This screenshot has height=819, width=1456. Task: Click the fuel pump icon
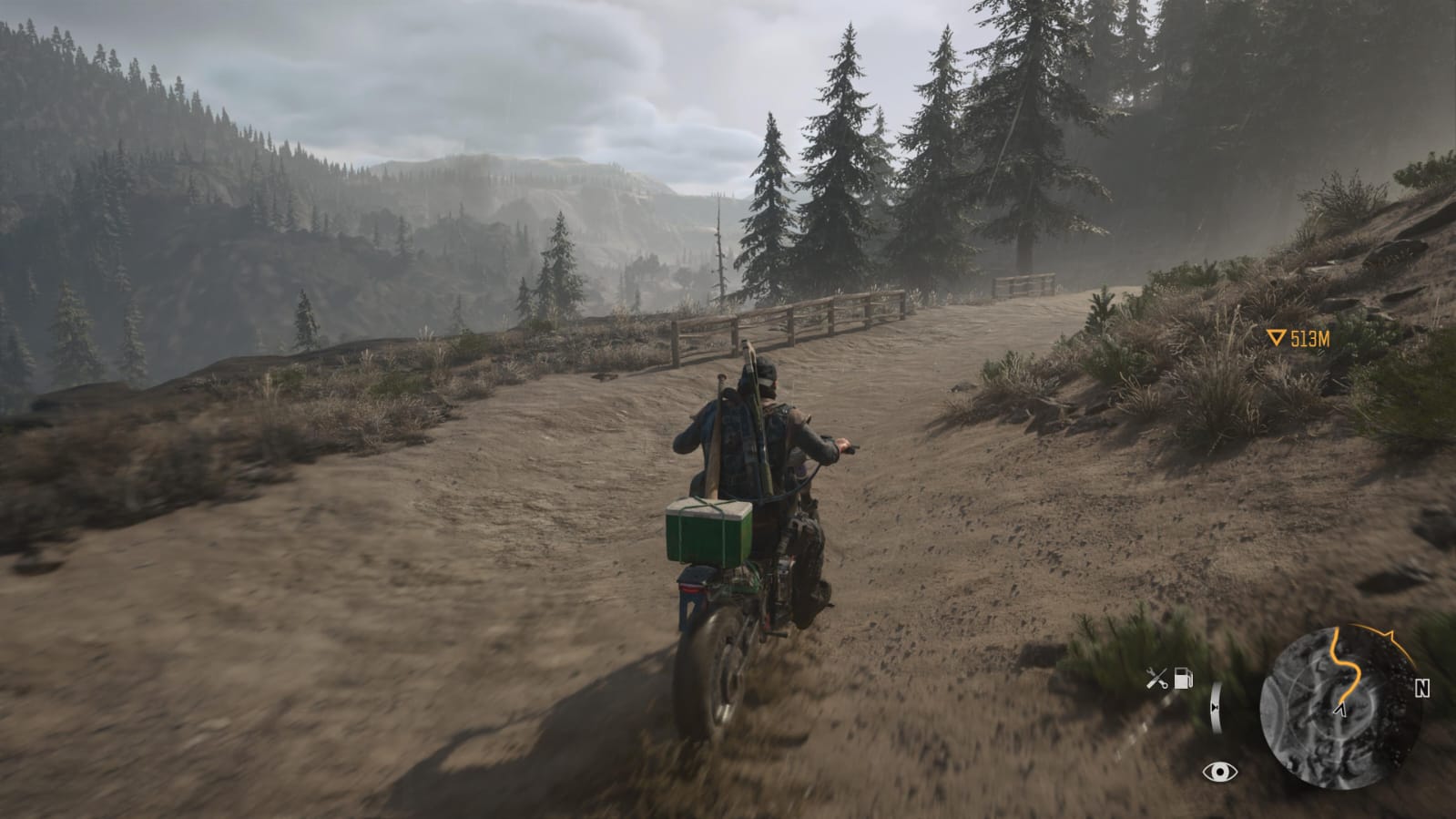(1183, 678)
